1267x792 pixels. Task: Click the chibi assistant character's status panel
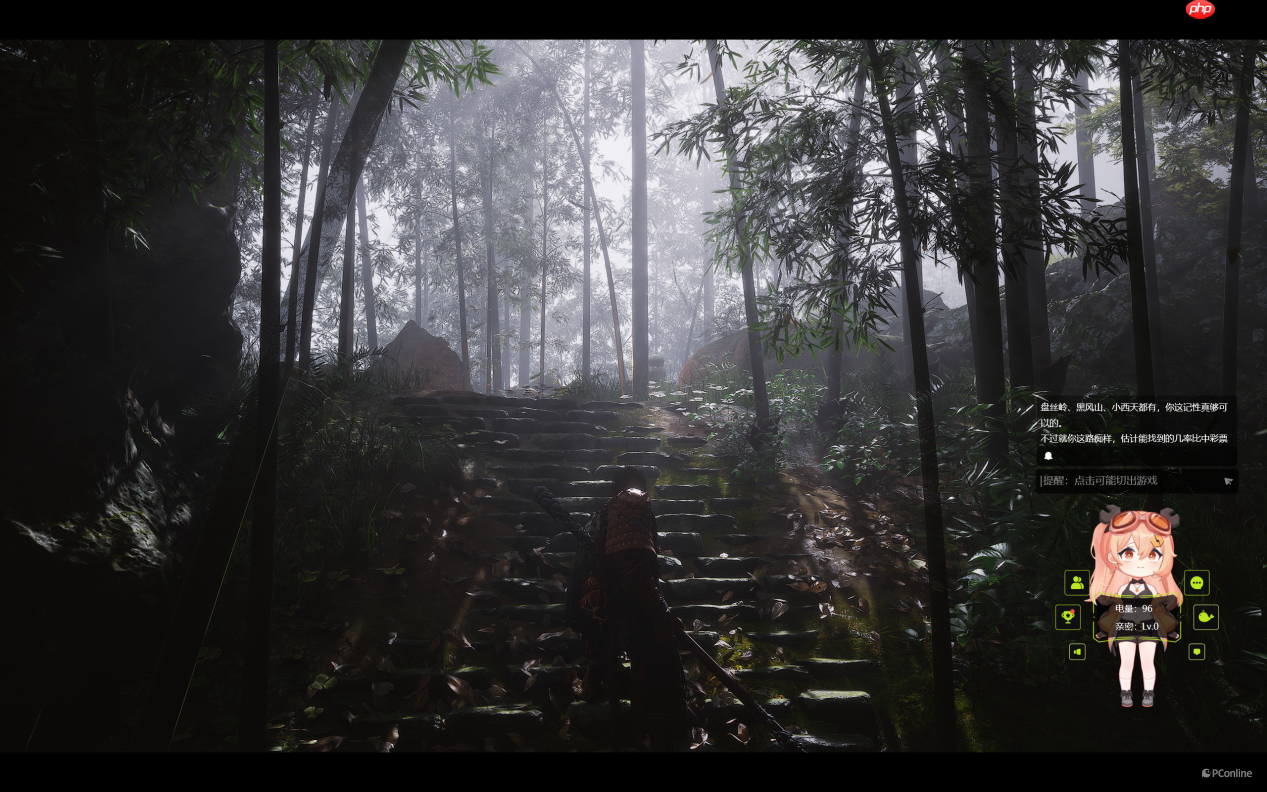point(1136,617)
